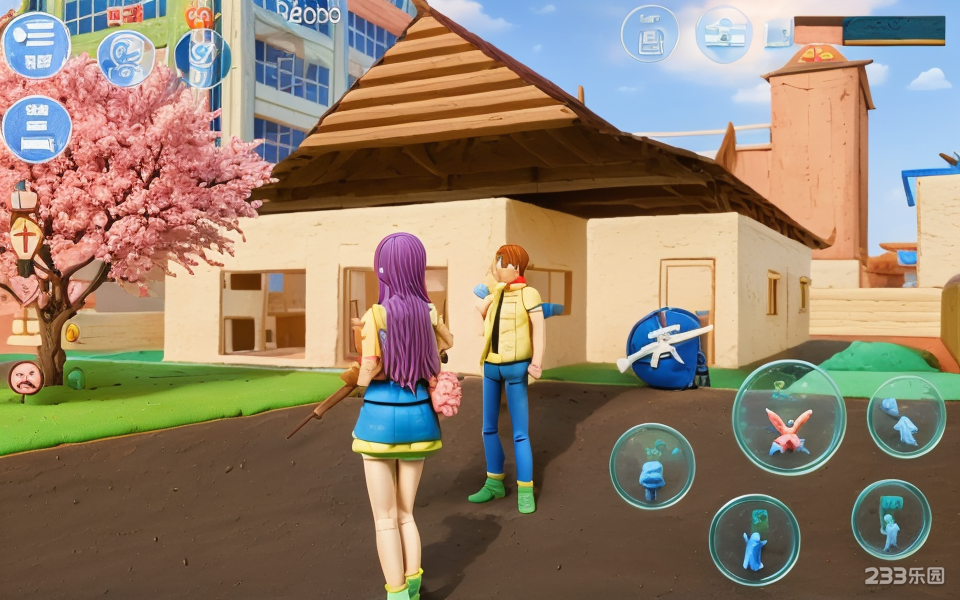Open the blue stacked-panels button below the menu
This screenshot has height=600, width=960.
pos(37,129)
